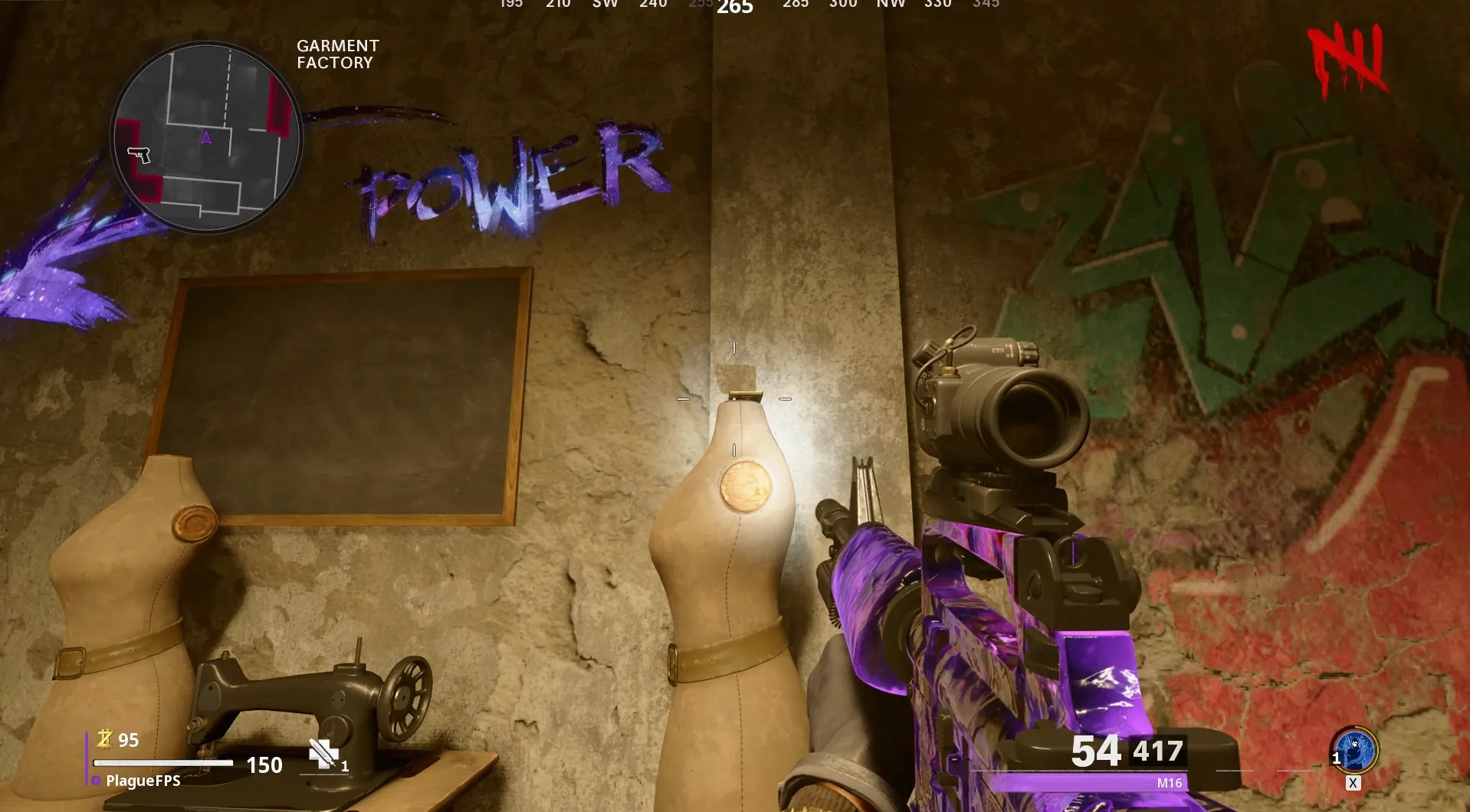Activate the field upgrade icon
1470x812 pixels.
coord(1355,749)
